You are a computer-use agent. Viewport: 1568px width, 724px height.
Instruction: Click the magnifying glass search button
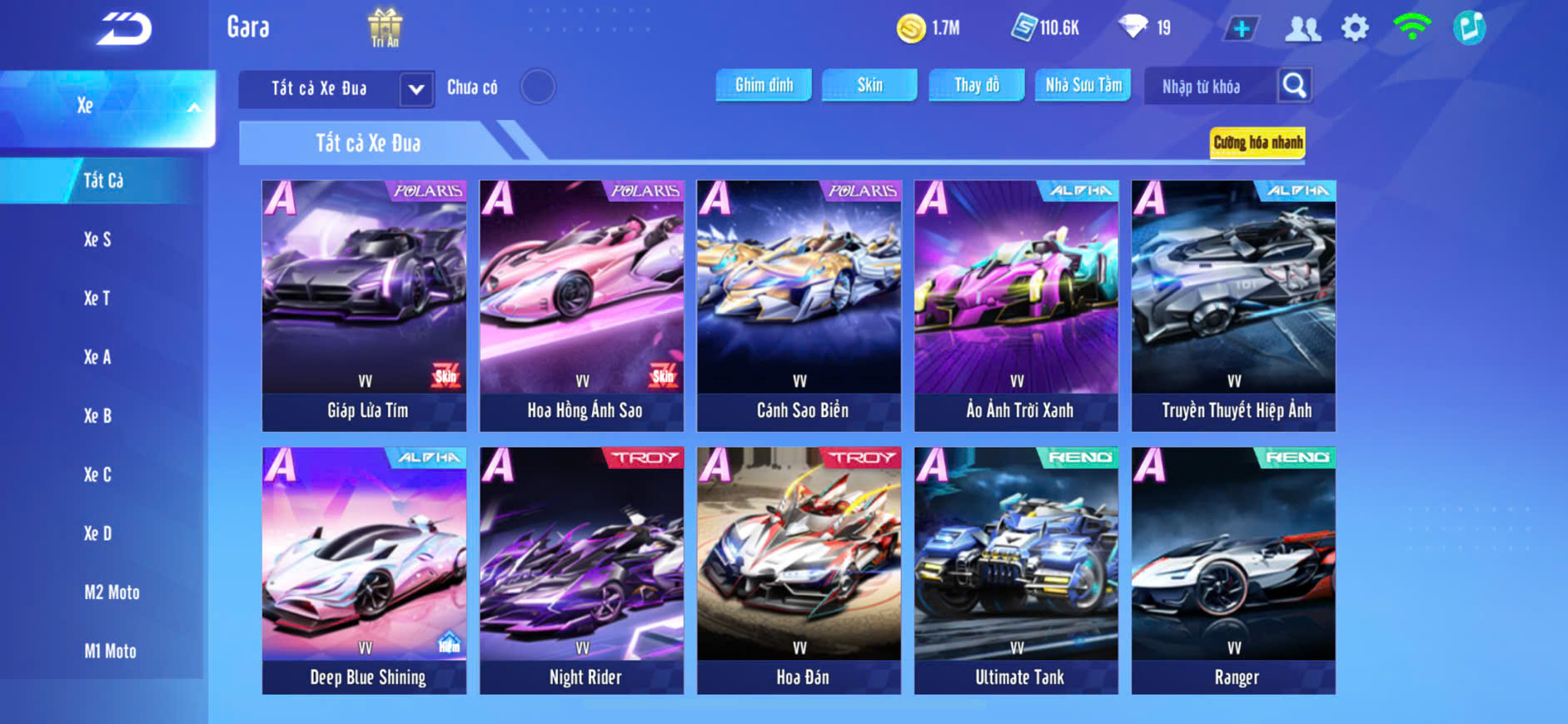coord(1294,86)
